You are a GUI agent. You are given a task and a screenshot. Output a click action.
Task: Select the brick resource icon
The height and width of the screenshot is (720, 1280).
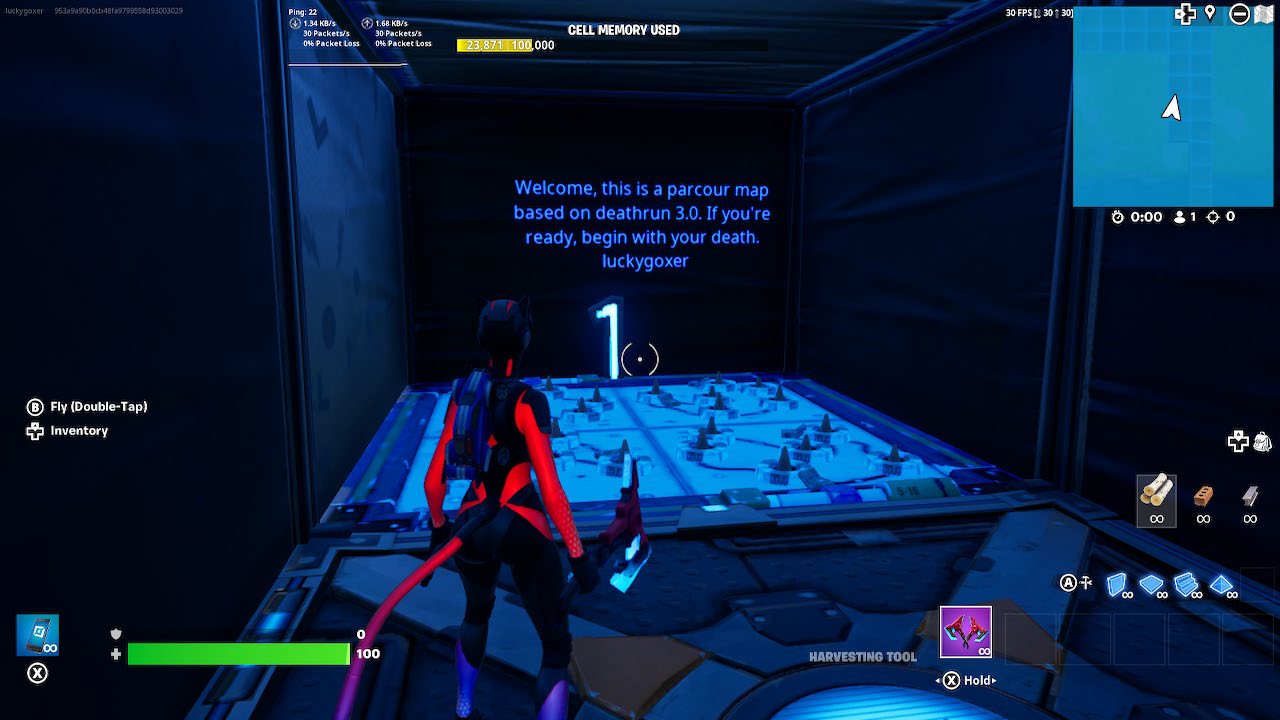1203,498
